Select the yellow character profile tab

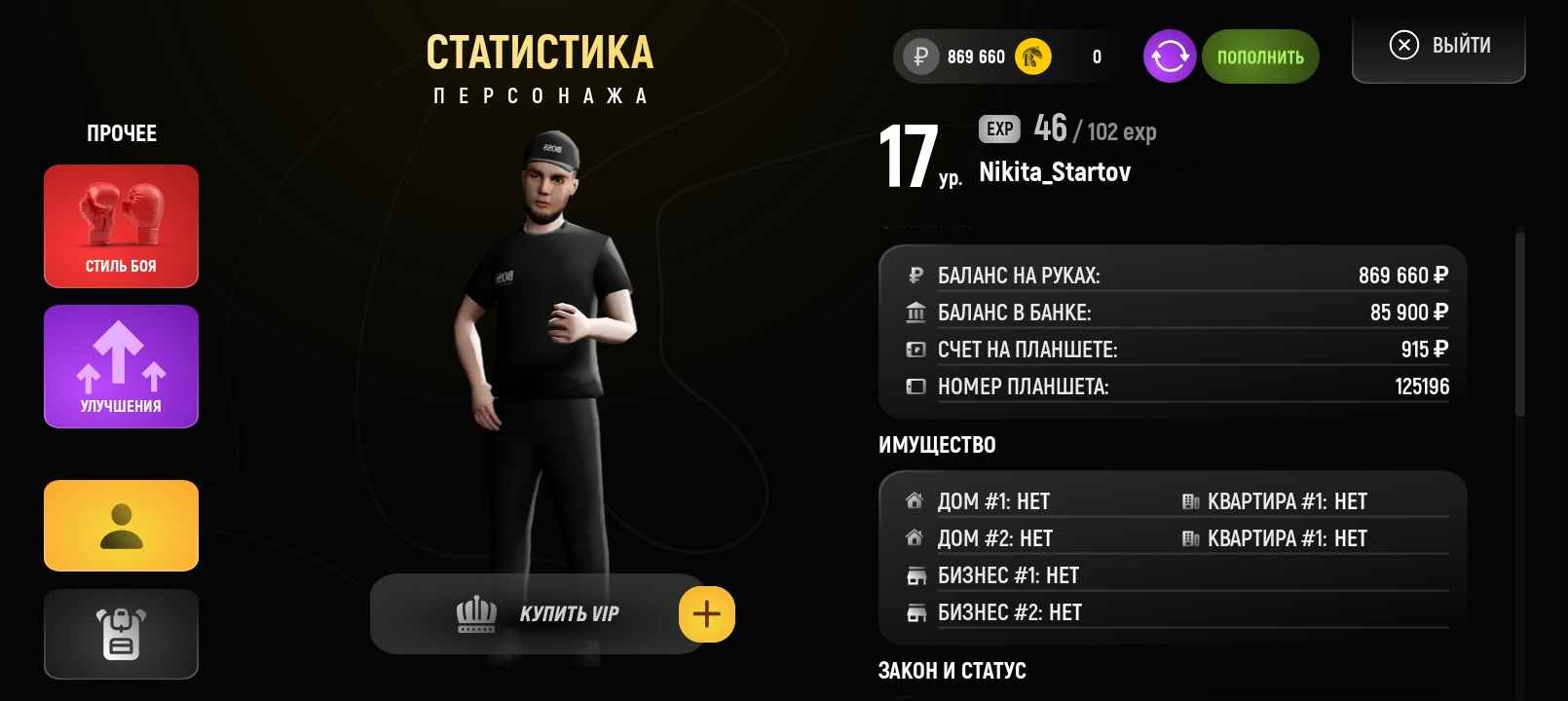click(121, 526)
